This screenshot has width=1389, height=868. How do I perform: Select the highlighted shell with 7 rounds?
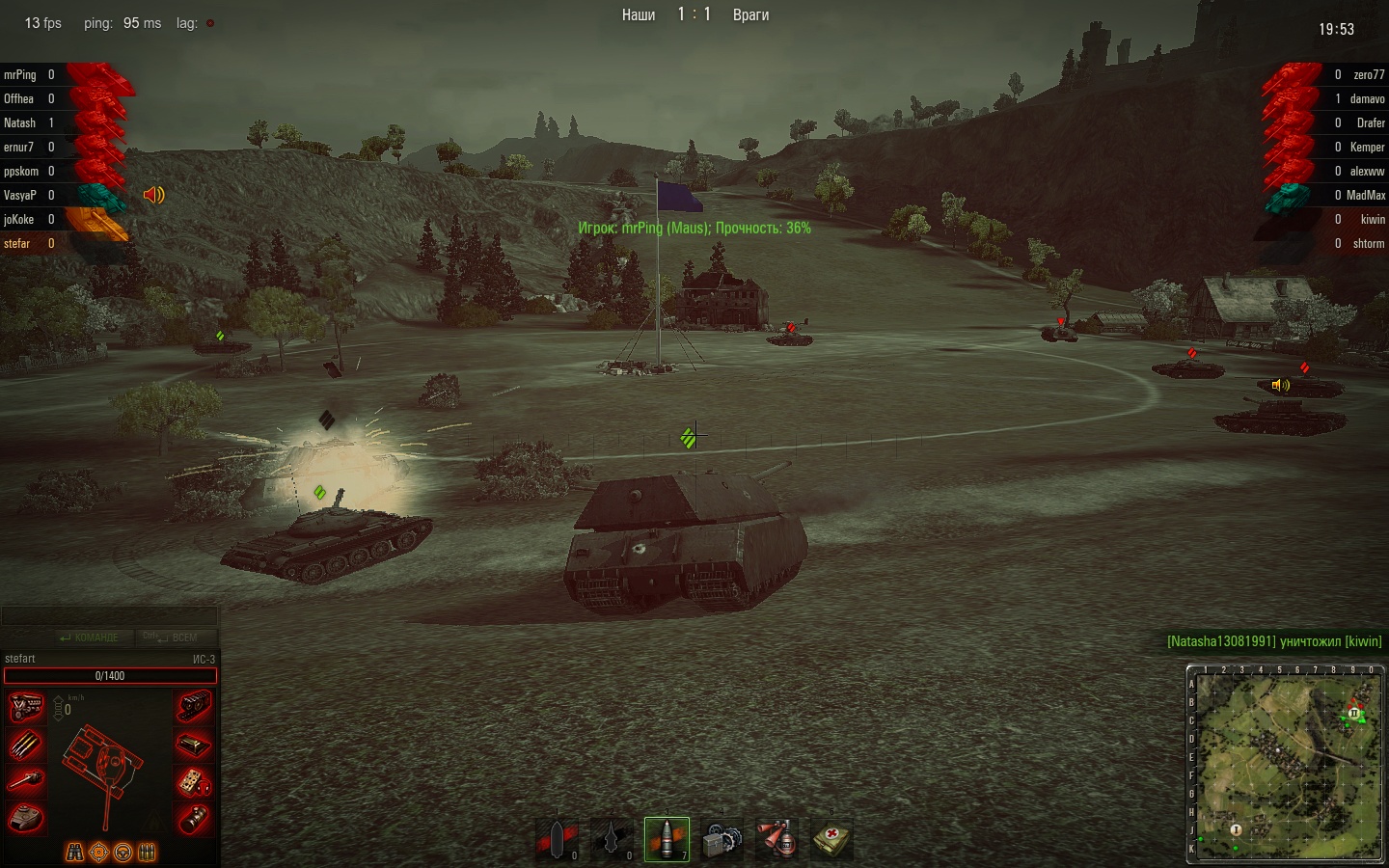point(667,838)
